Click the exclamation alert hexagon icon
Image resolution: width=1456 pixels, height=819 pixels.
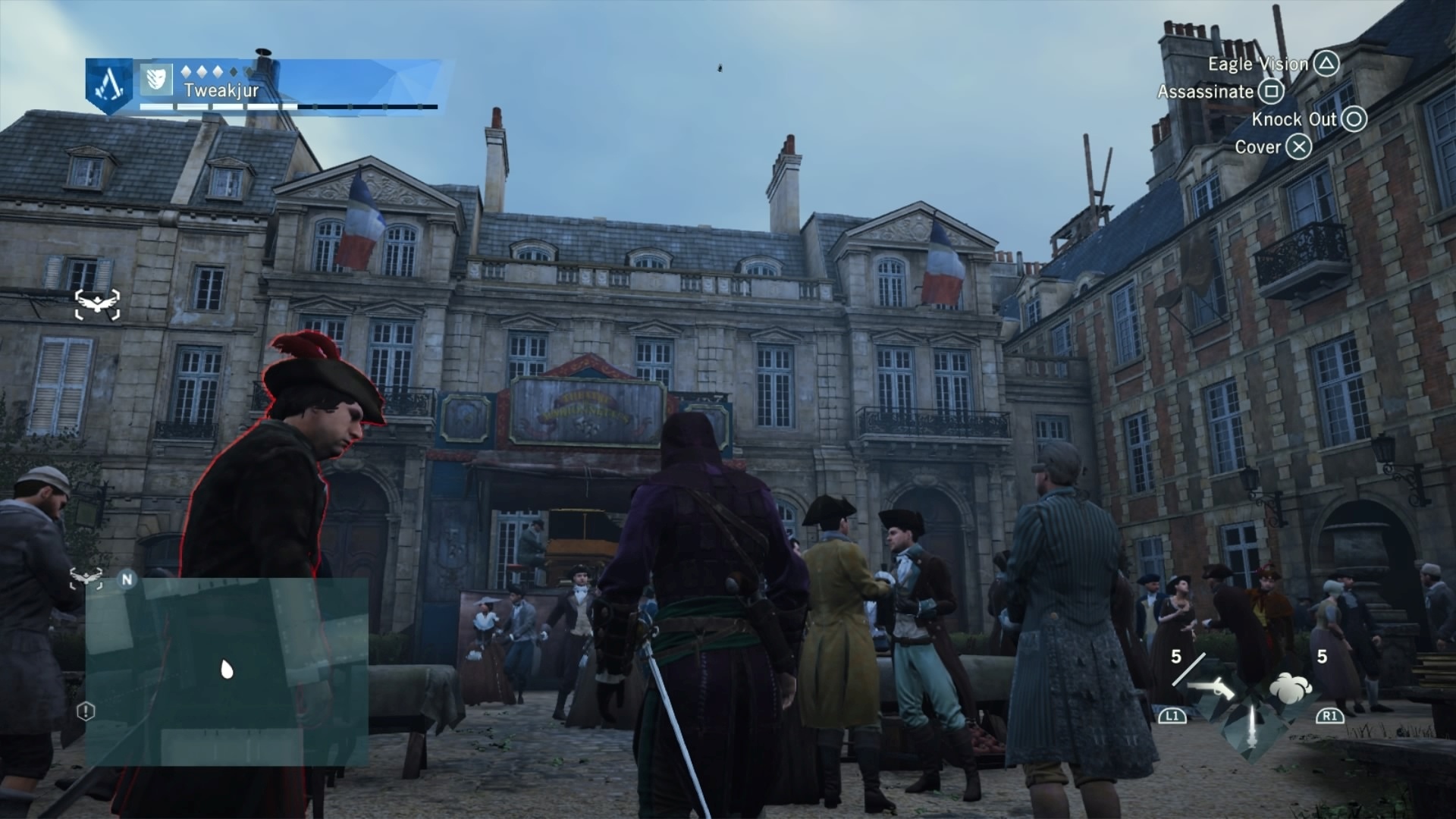[86, 711]
